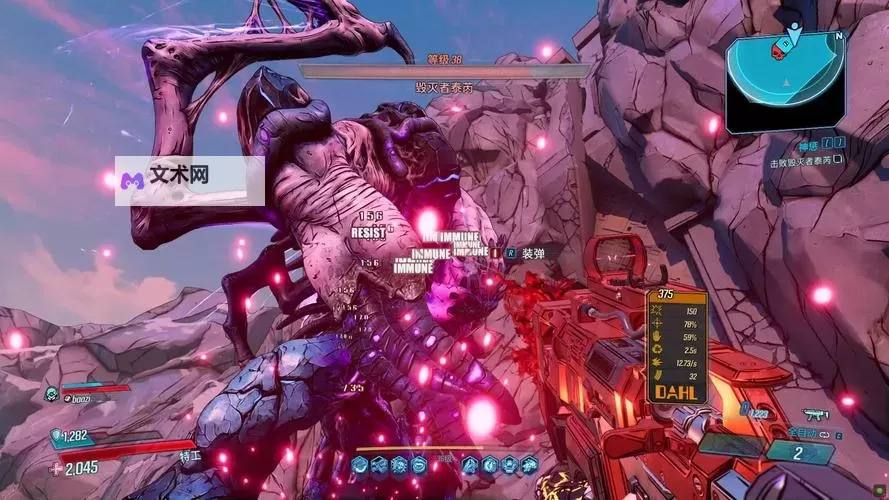Select the last hexagonal buff icon
This screenshot has height=500, width=889.
[x=528, y=463]
